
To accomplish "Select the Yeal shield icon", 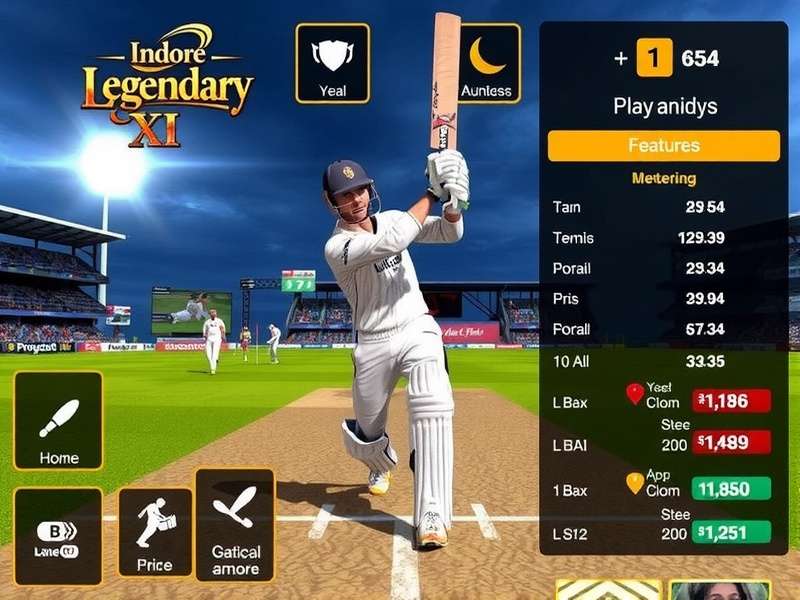I will coord(332,63).
